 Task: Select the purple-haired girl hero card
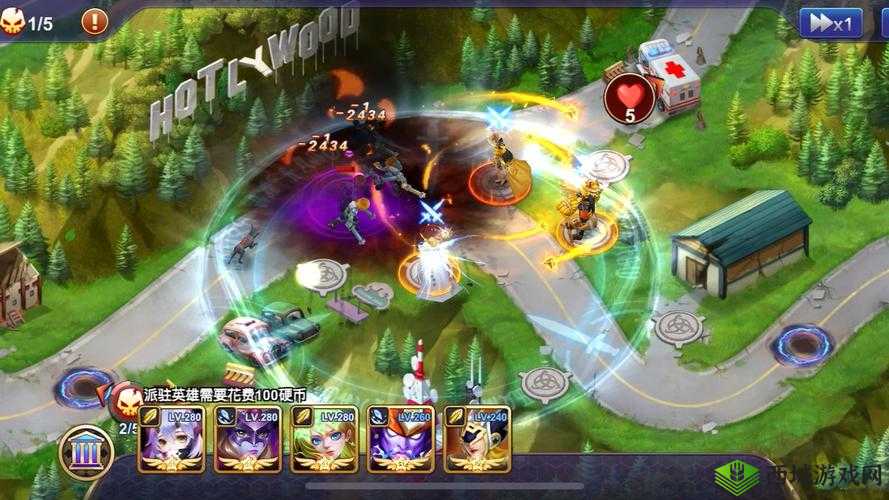(171, 439)
